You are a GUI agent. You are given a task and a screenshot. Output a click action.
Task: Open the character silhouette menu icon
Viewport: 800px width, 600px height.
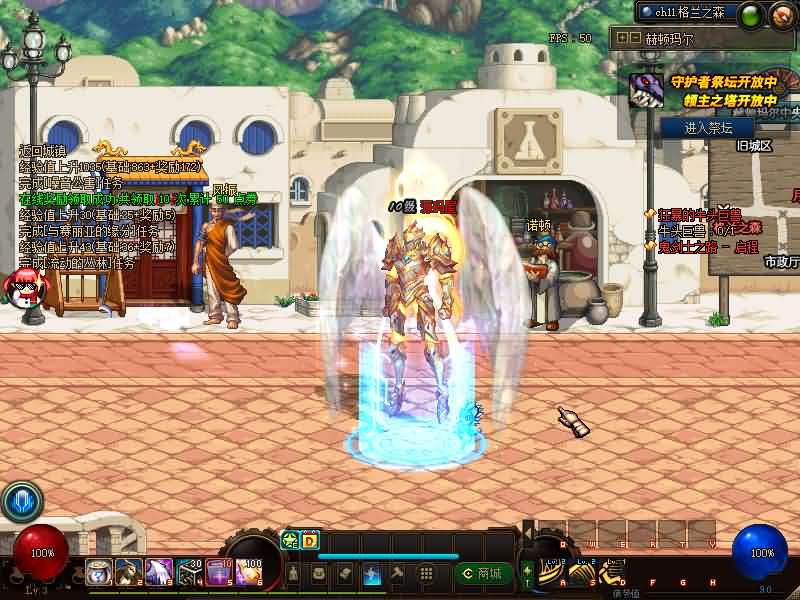click(293, 574)
